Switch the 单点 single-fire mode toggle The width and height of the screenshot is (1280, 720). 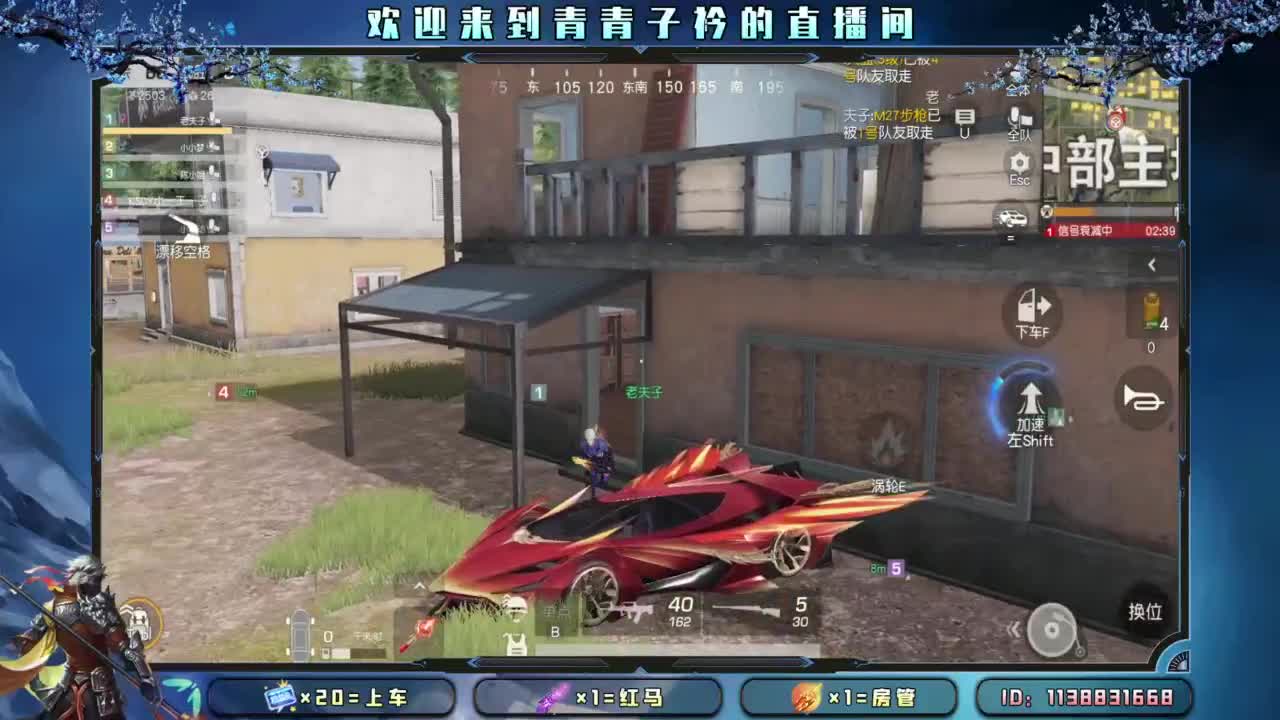pos(558,611)
